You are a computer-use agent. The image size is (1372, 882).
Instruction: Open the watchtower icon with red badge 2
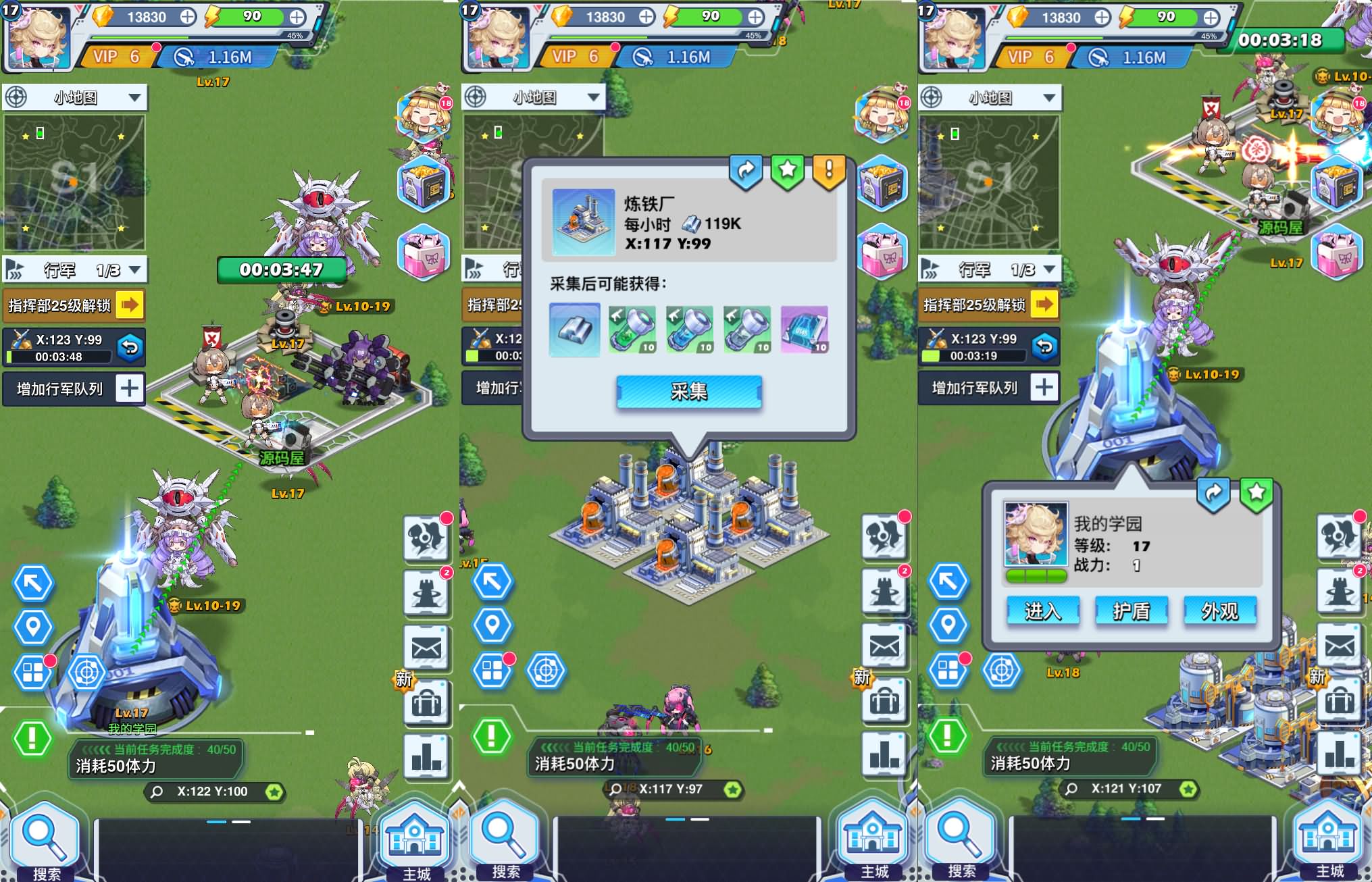[426, 593]
